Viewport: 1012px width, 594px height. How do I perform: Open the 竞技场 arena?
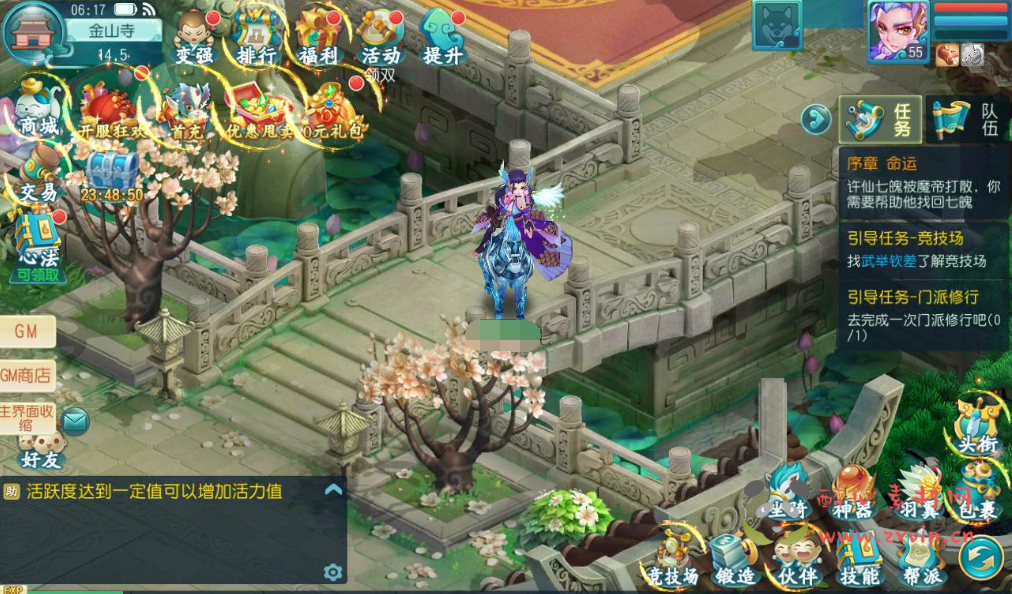(x=671, y=560)
